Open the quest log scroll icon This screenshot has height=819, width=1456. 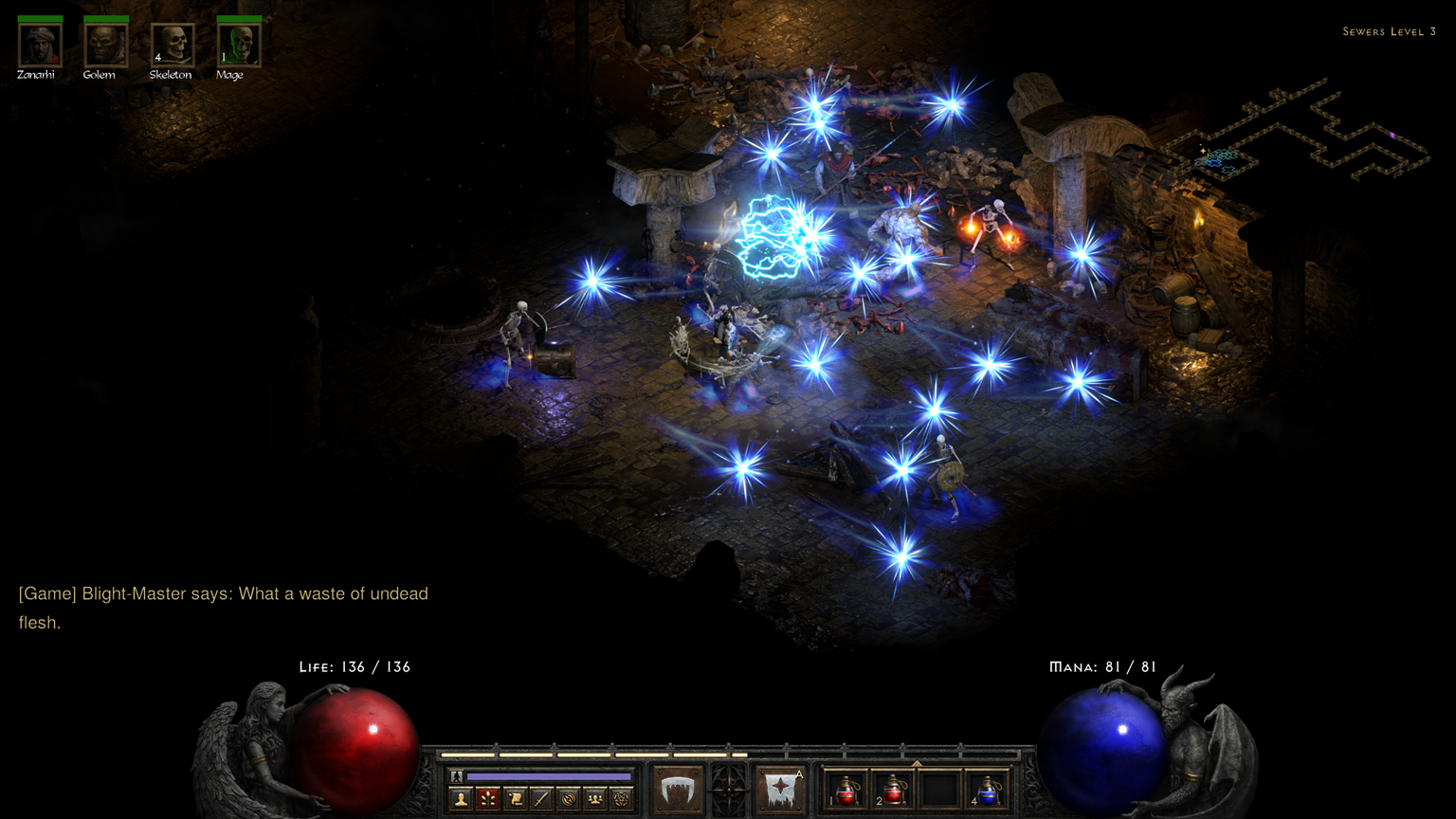[x=515, y=798]
